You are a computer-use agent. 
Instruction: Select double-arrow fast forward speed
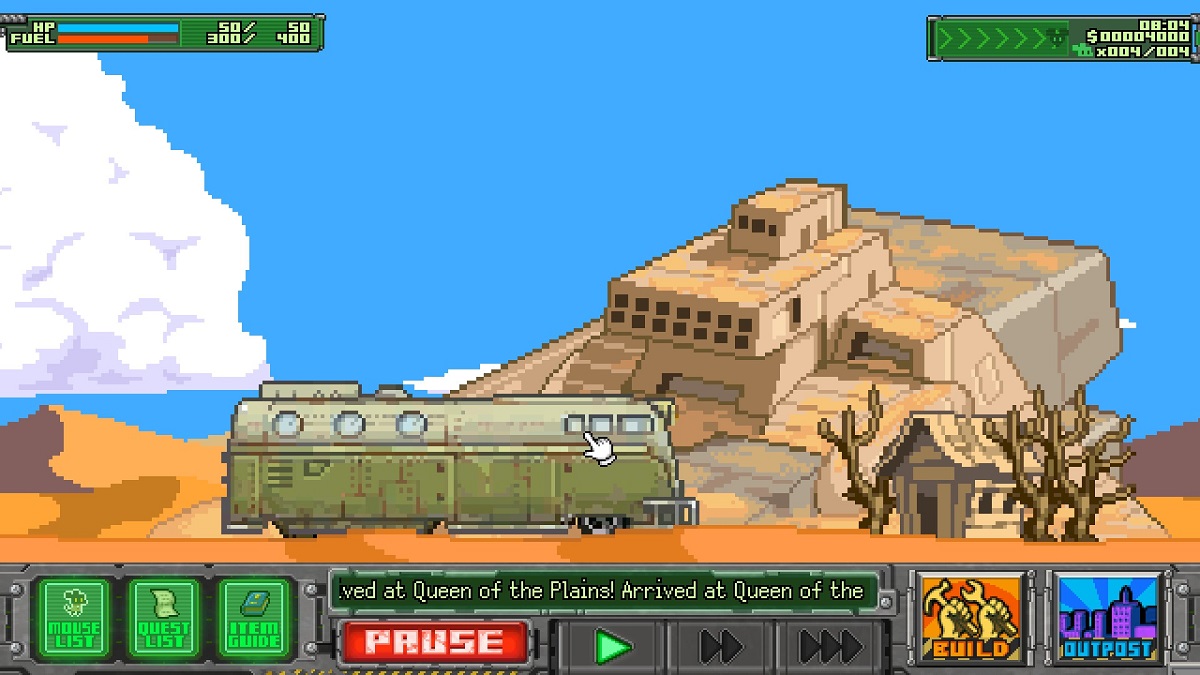click(x=720, y=647)
